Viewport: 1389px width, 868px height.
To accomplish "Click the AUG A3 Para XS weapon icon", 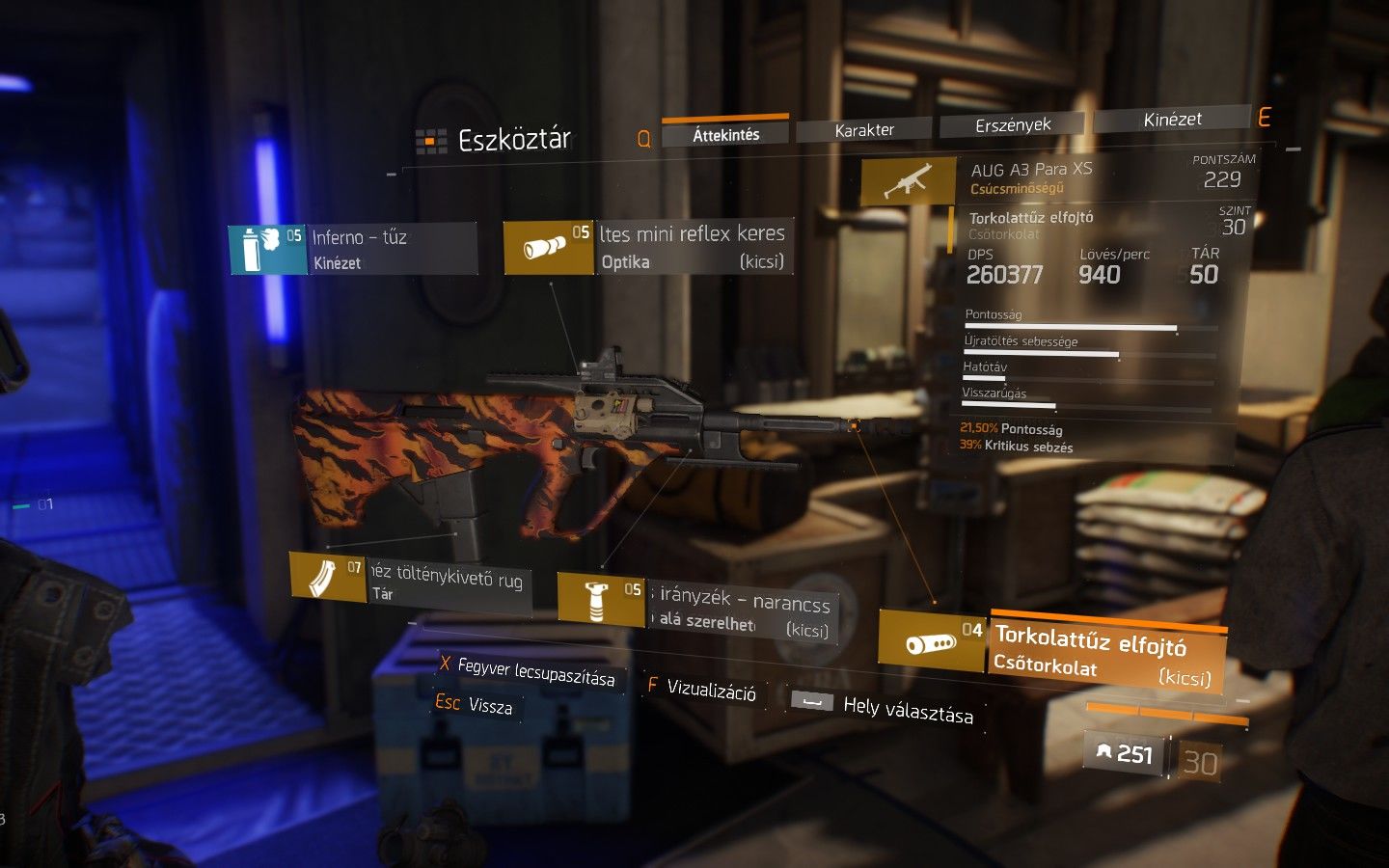I will tap(907, 180).
